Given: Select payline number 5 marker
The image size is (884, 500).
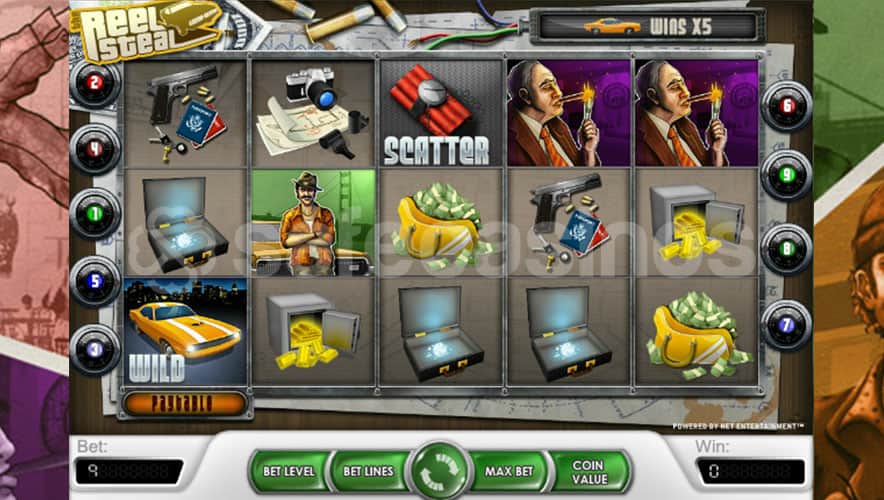Looking at the screenshot, I should [95, 281].
